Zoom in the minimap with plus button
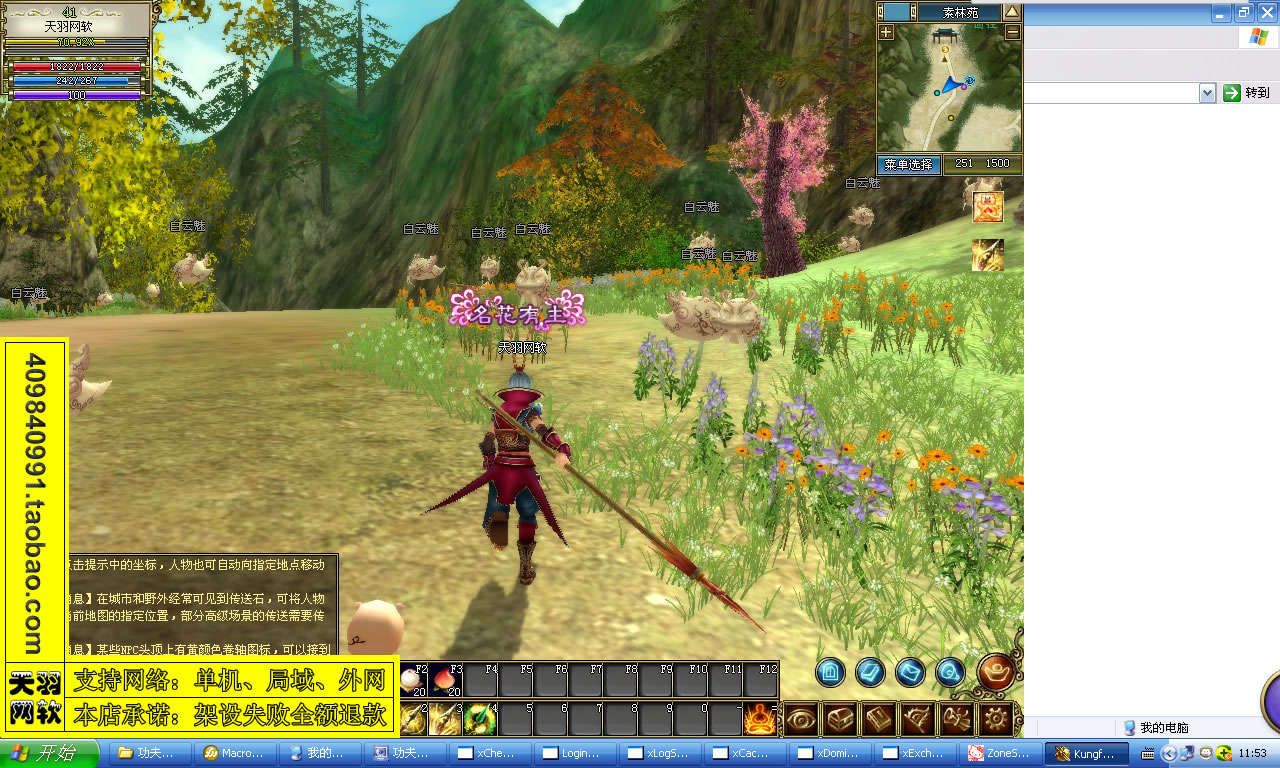The height and width of the screenshot is (768, 1280). (886, 32)
